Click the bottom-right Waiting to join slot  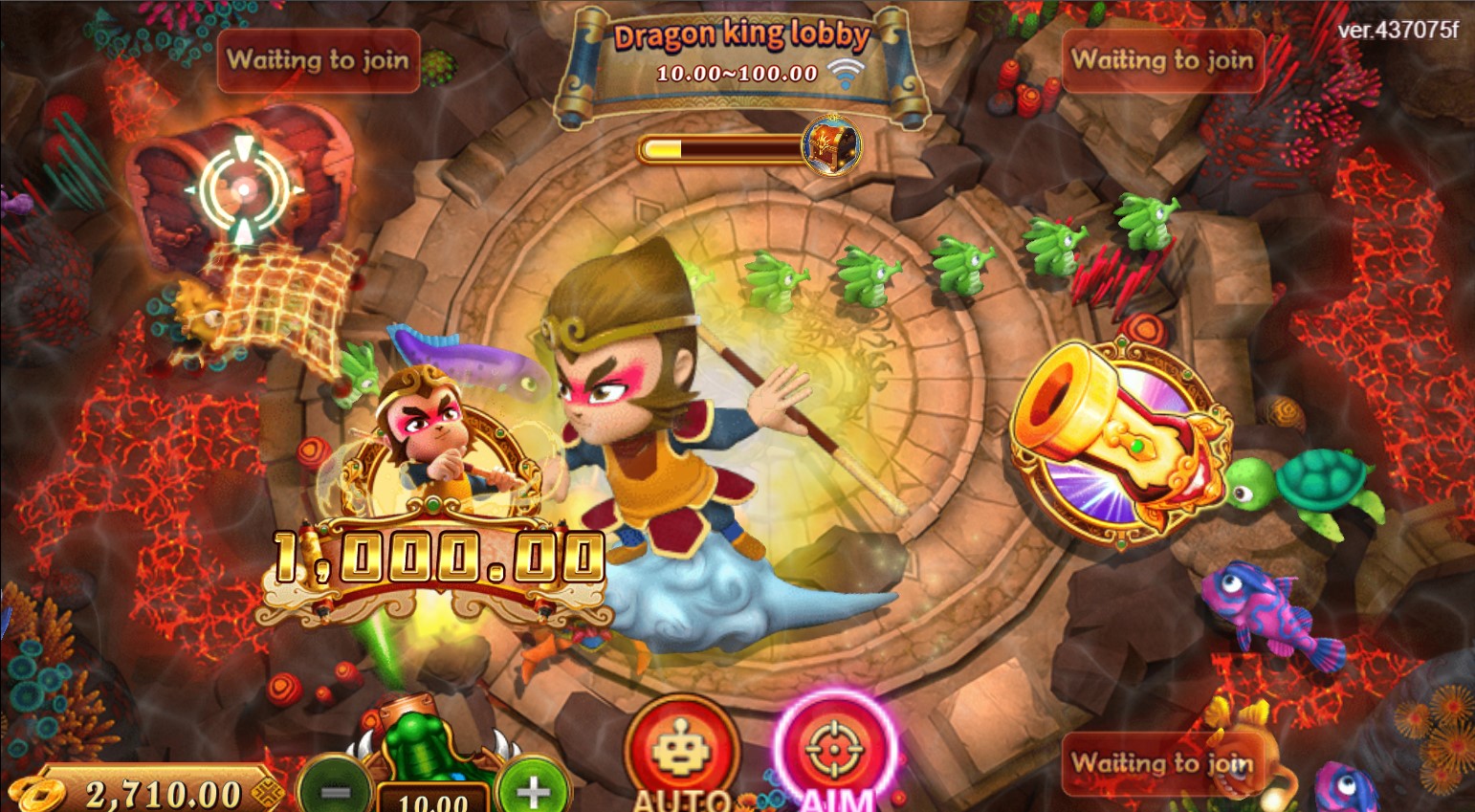coord(1163,764)
